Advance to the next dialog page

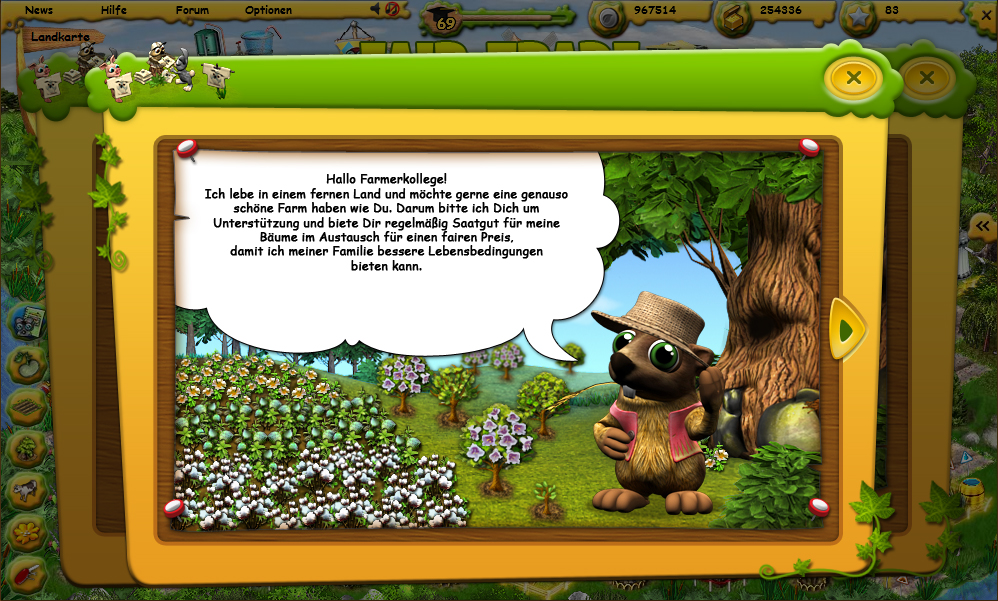pos(846,329)
